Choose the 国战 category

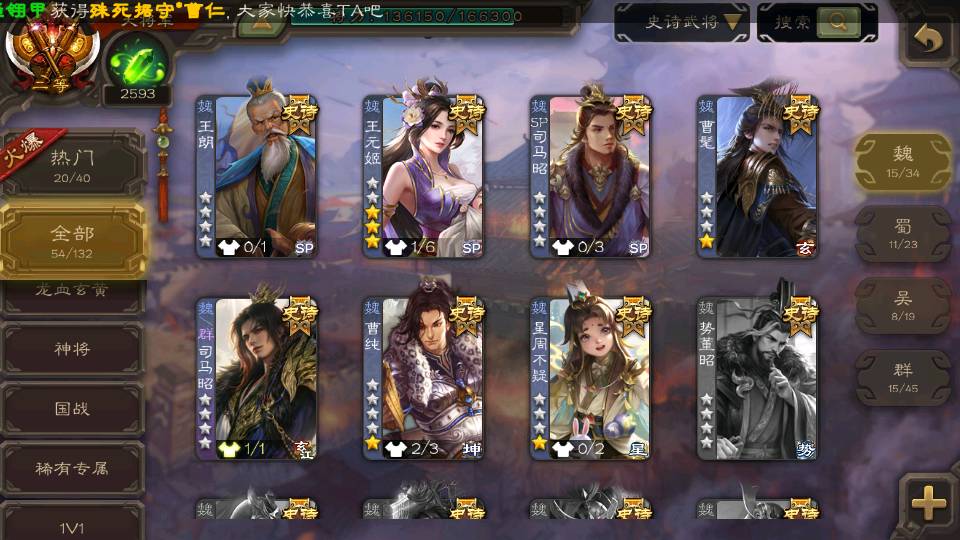tap(72, 409)
